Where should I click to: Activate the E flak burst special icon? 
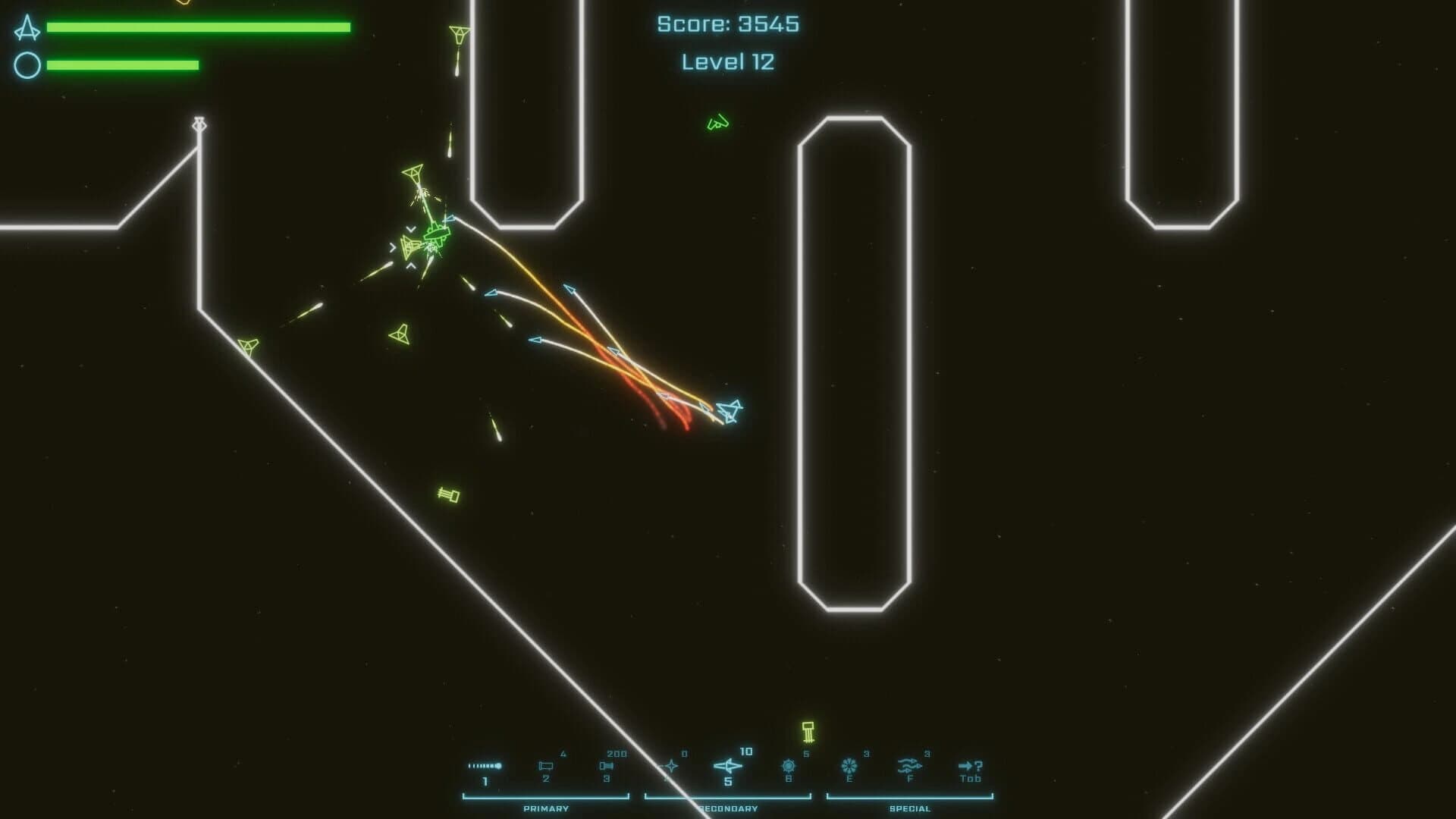click(x=848, y=764)
